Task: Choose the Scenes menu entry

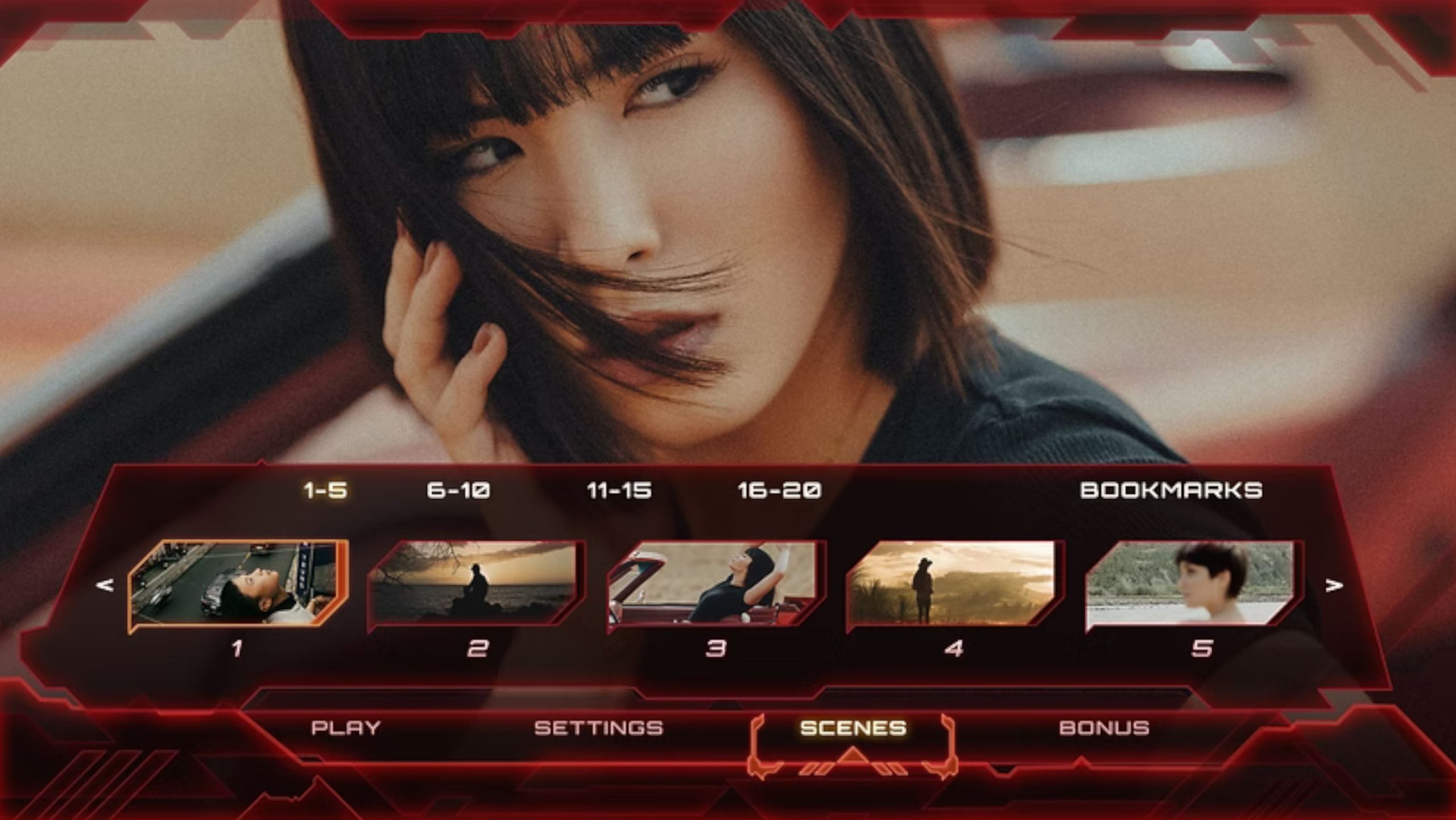Action: click(x=853, y=728)
